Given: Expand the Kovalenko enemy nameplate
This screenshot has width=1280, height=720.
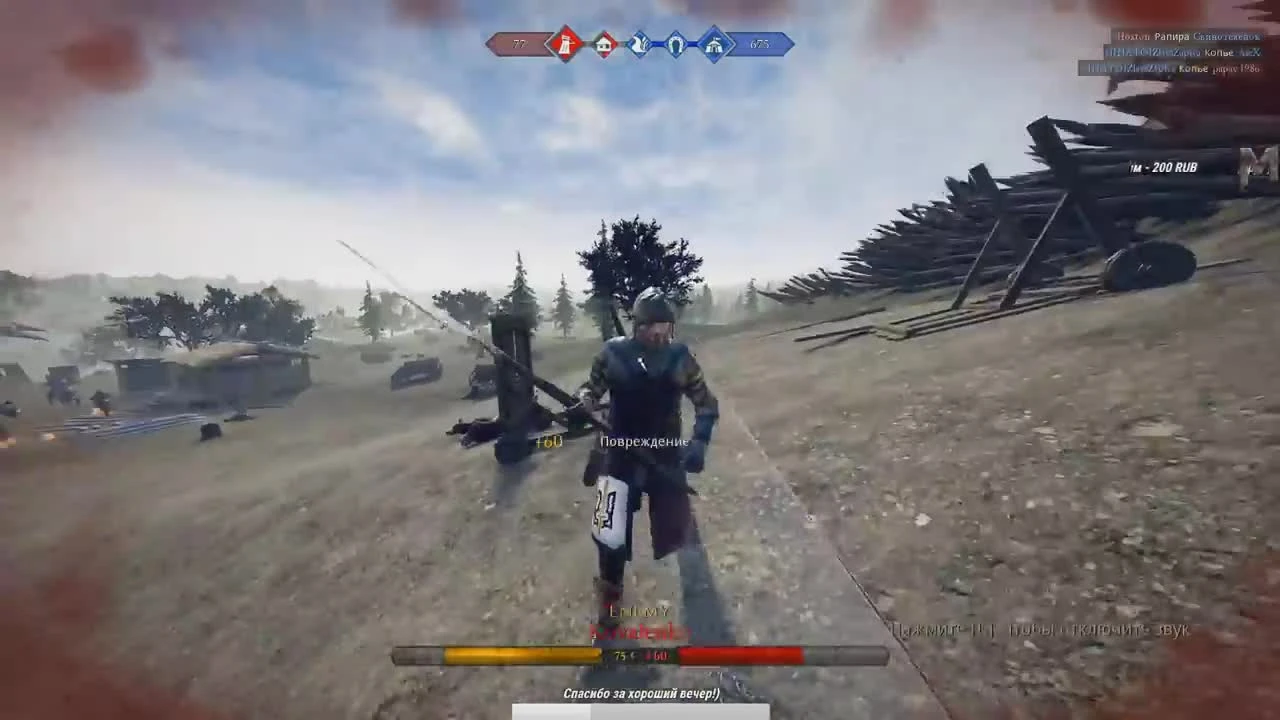Looking at the screenshot, I should [x=640, y=632].
